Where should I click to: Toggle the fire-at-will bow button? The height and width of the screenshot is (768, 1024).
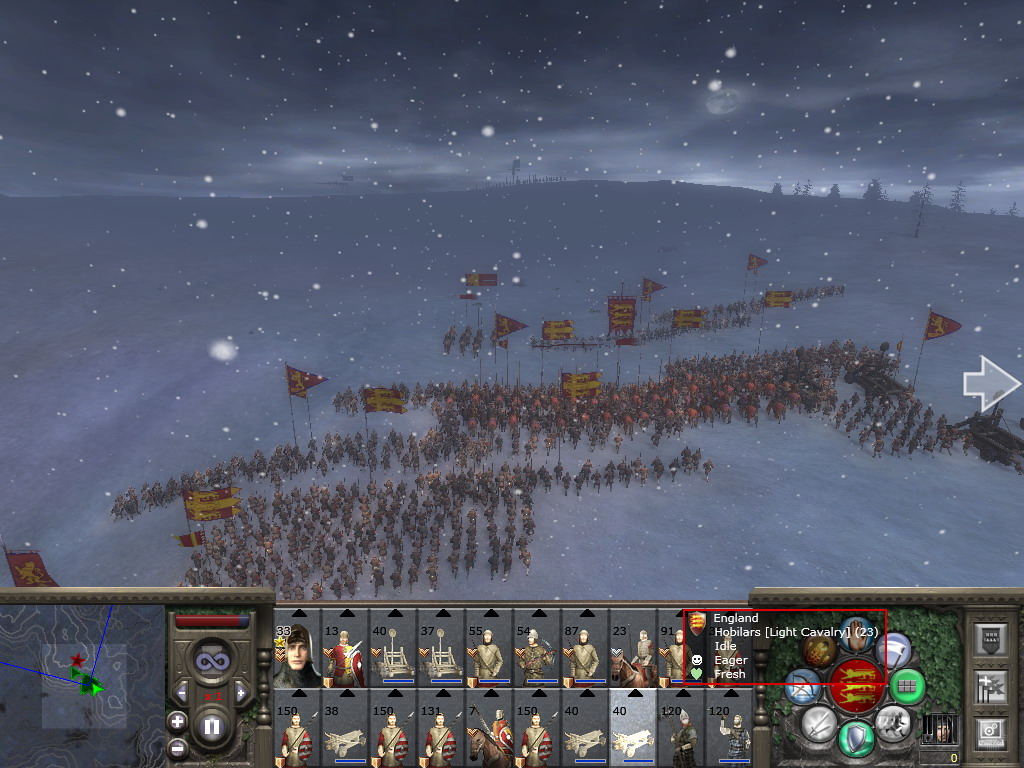[x=801, y=685]
